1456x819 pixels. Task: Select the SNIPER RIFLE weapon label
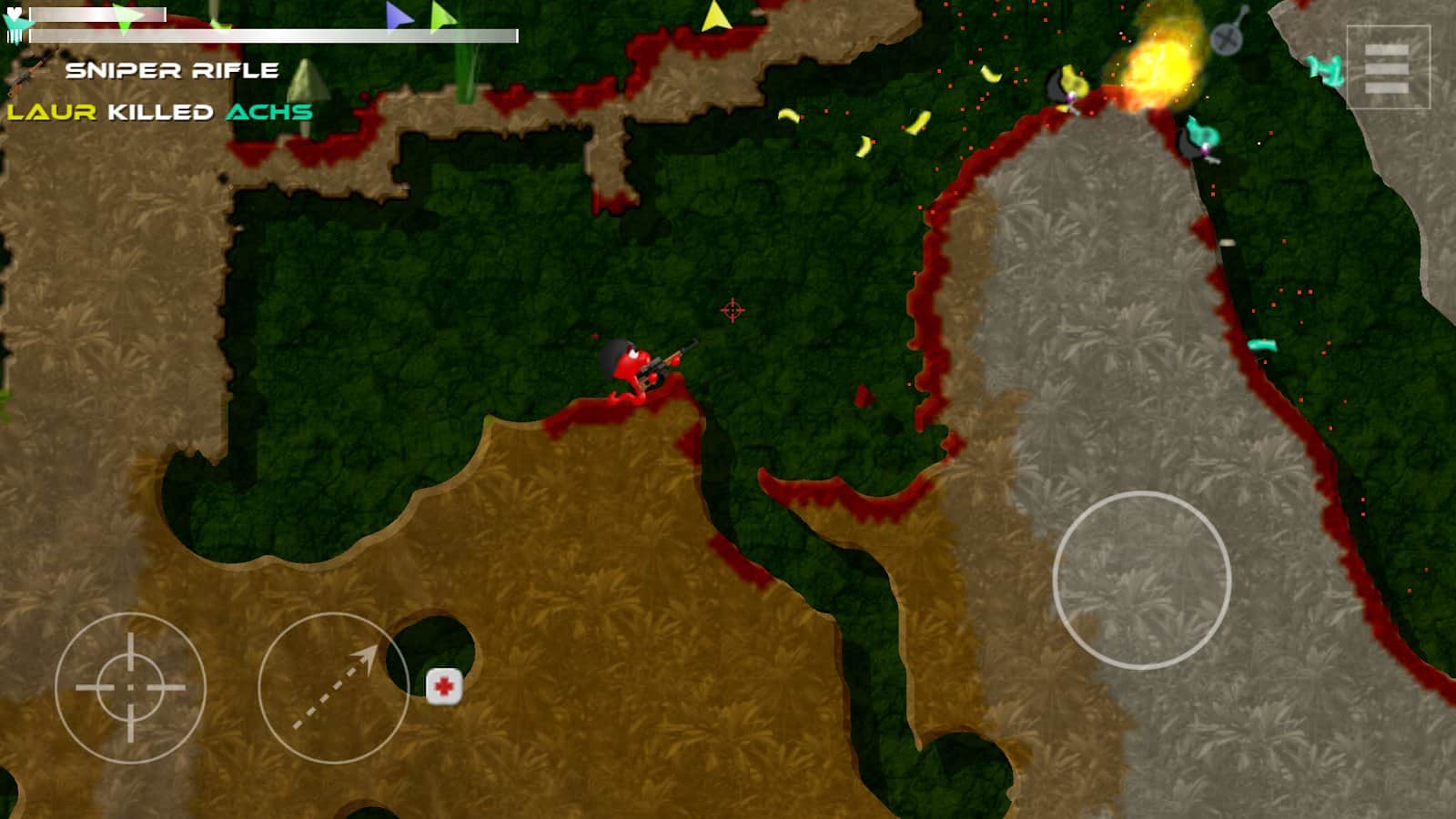coord(173,67)
